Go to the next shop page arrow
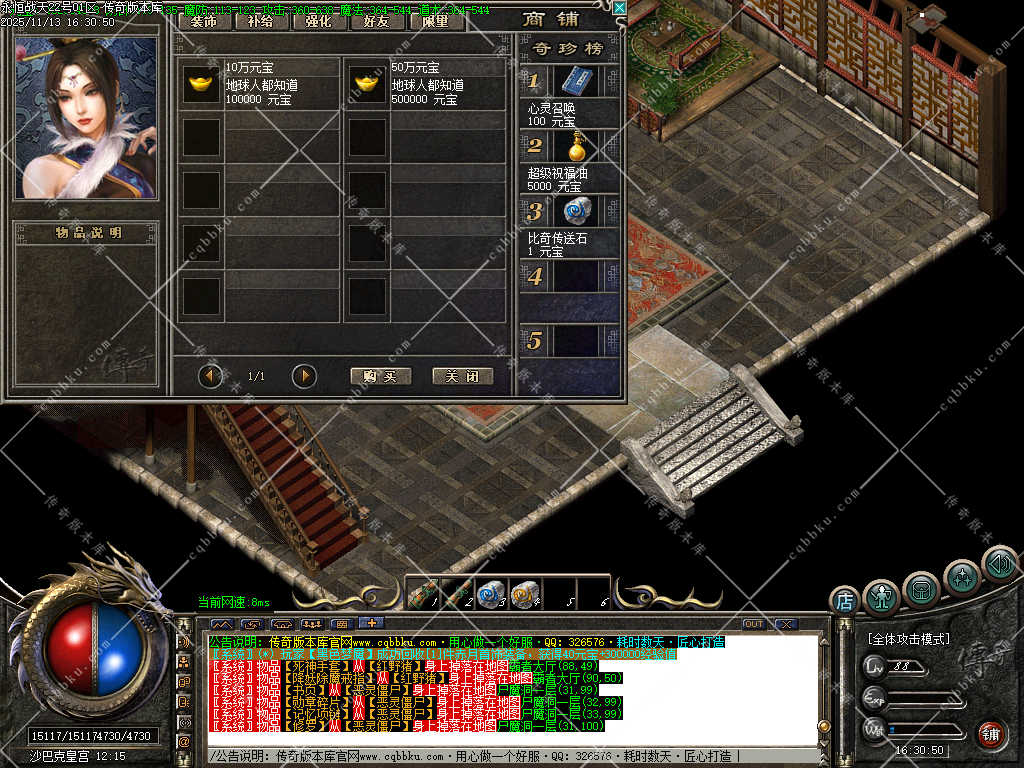Screen dimensions: 1024x768 (304, 376)
